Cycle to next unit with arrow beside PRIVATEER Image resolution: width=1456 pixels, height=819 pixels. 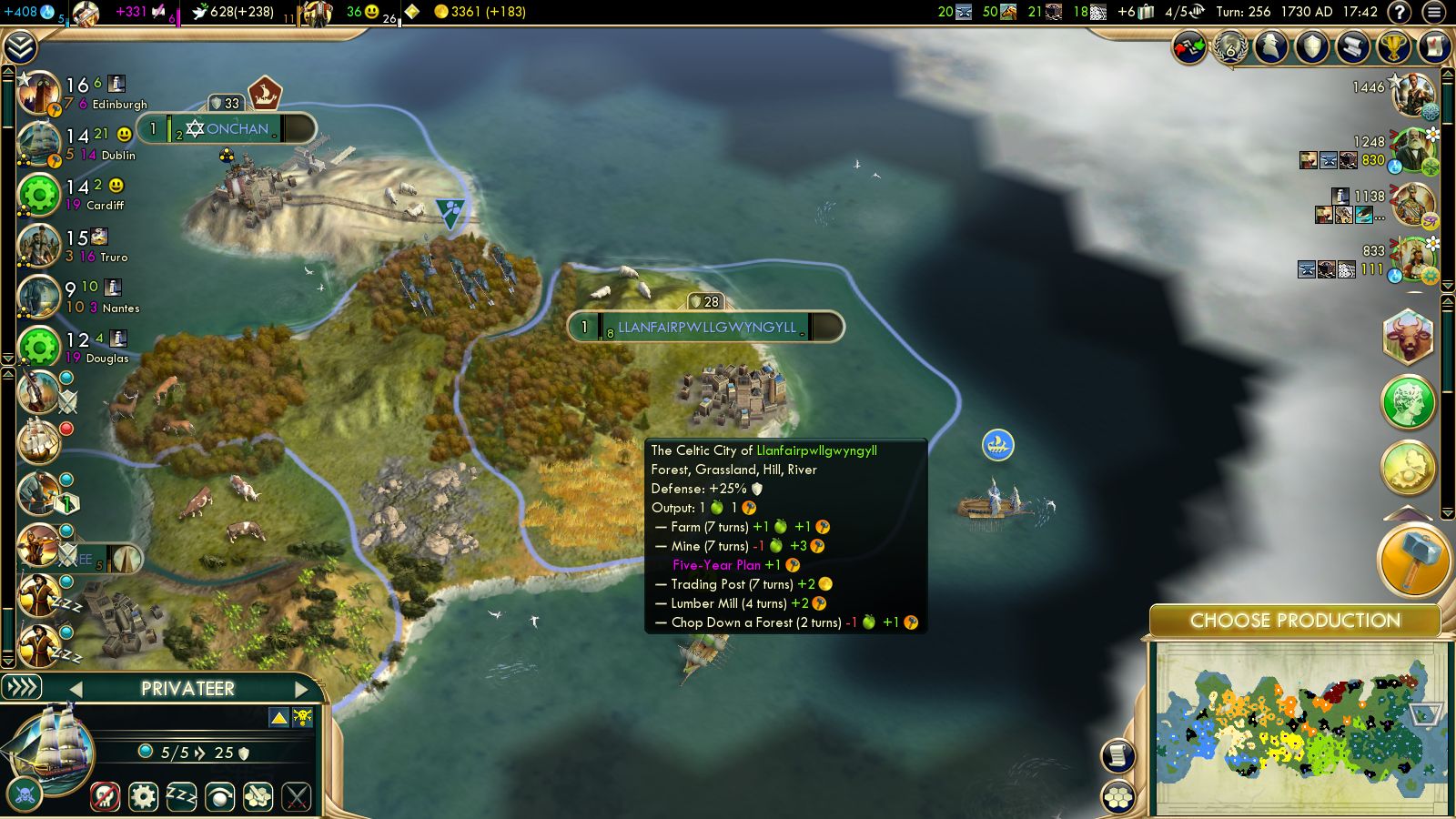tap(301, 689)
